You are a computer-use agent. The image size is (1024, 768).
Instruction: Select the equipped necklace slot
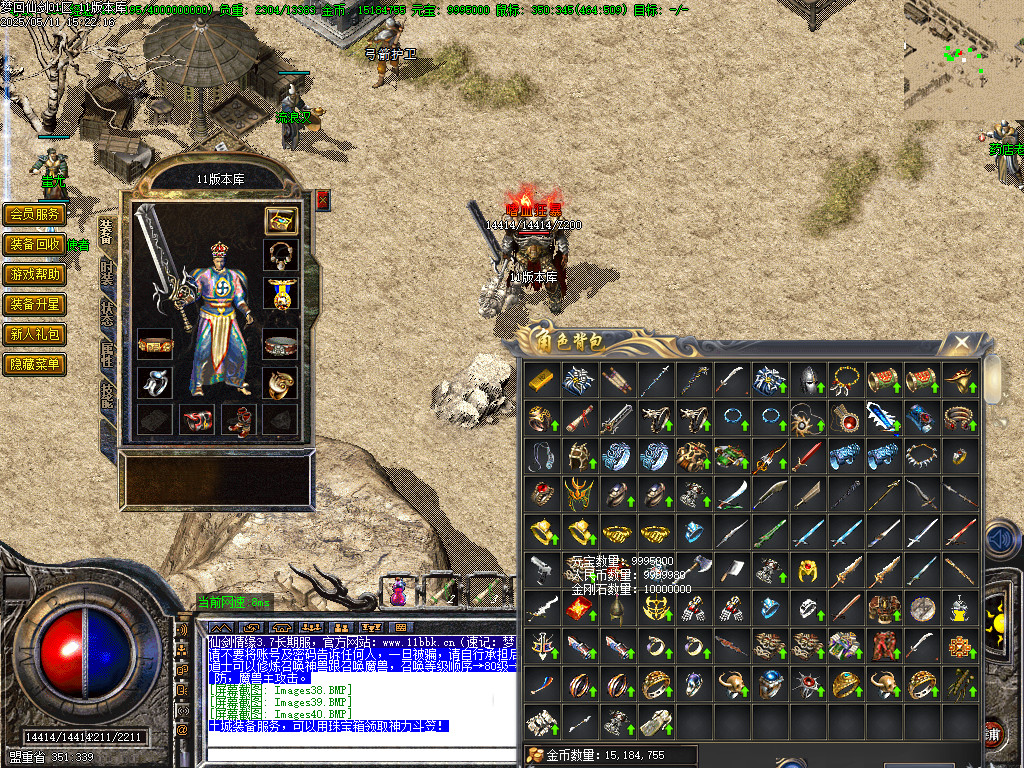tap(281, 254)
